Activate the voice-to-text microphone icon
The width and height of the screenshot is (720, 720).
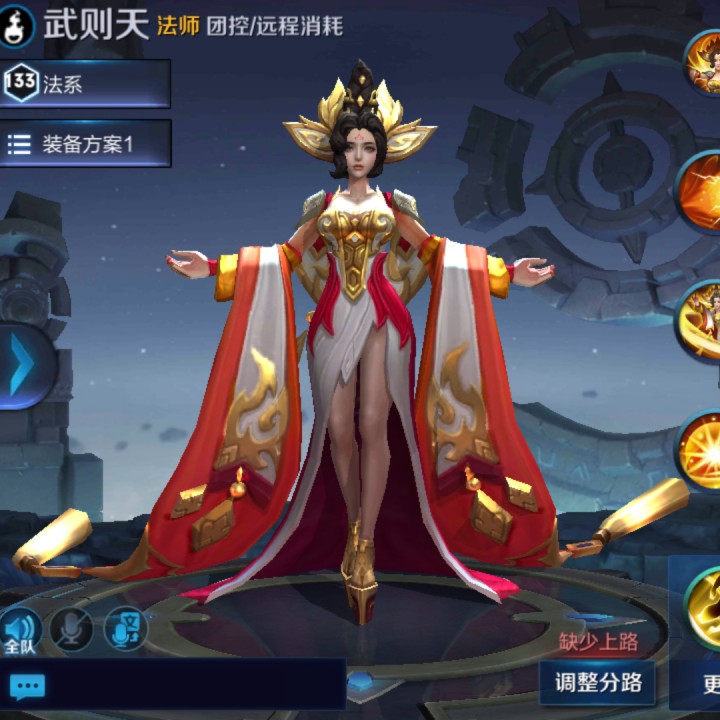point(126,629)
